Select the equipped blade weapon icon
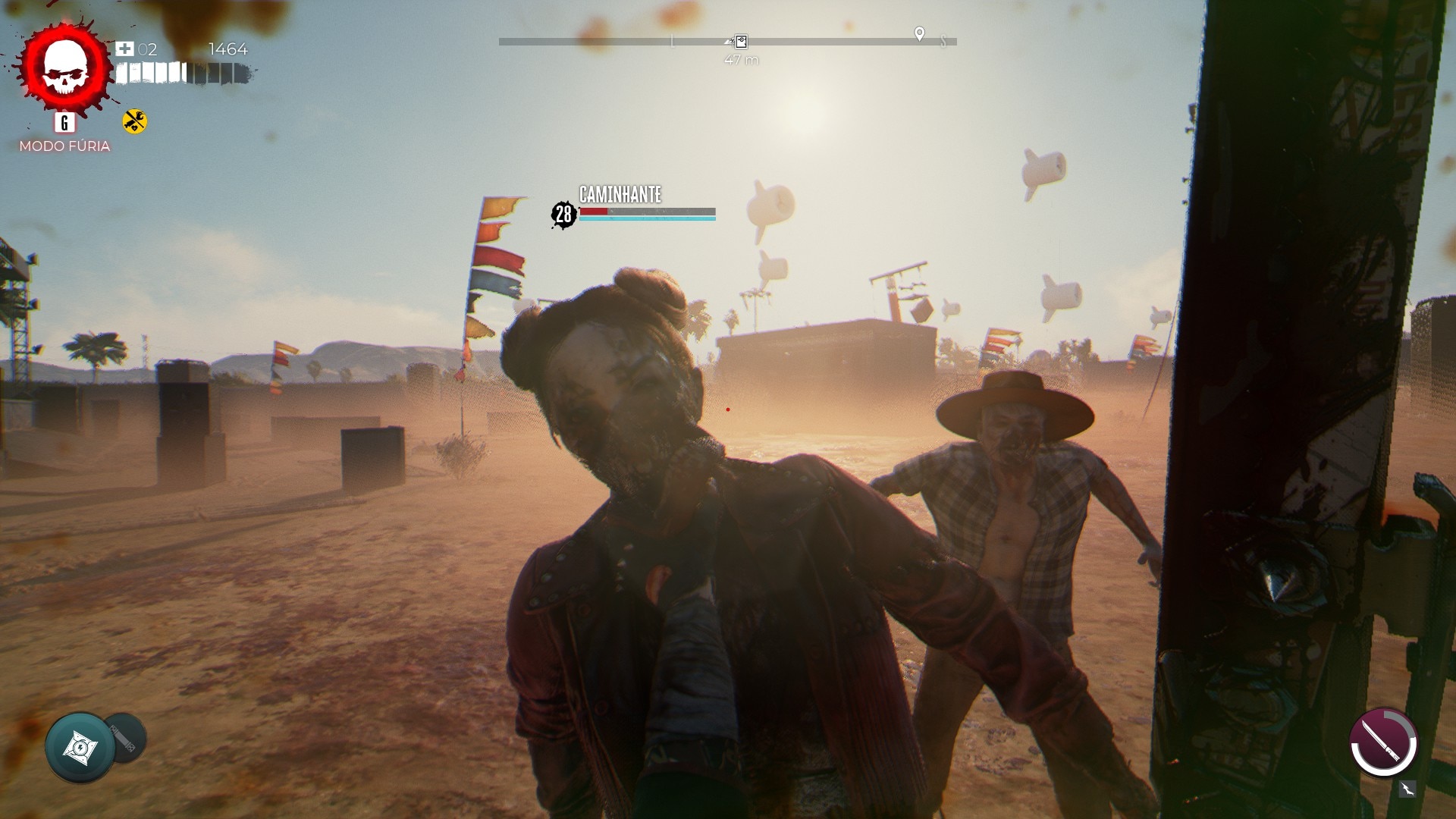 click(x=1383, y=742)
